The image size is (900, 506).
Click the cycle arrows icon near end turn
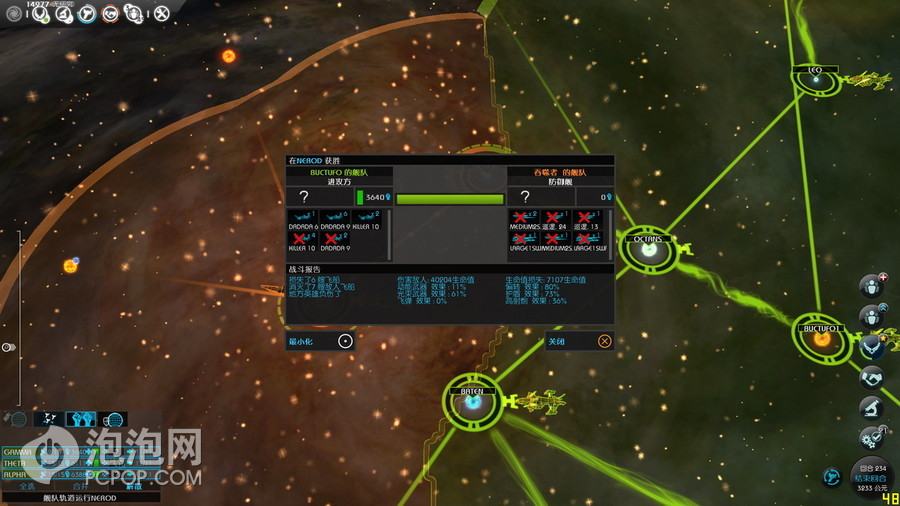click(x=830, y=476)
